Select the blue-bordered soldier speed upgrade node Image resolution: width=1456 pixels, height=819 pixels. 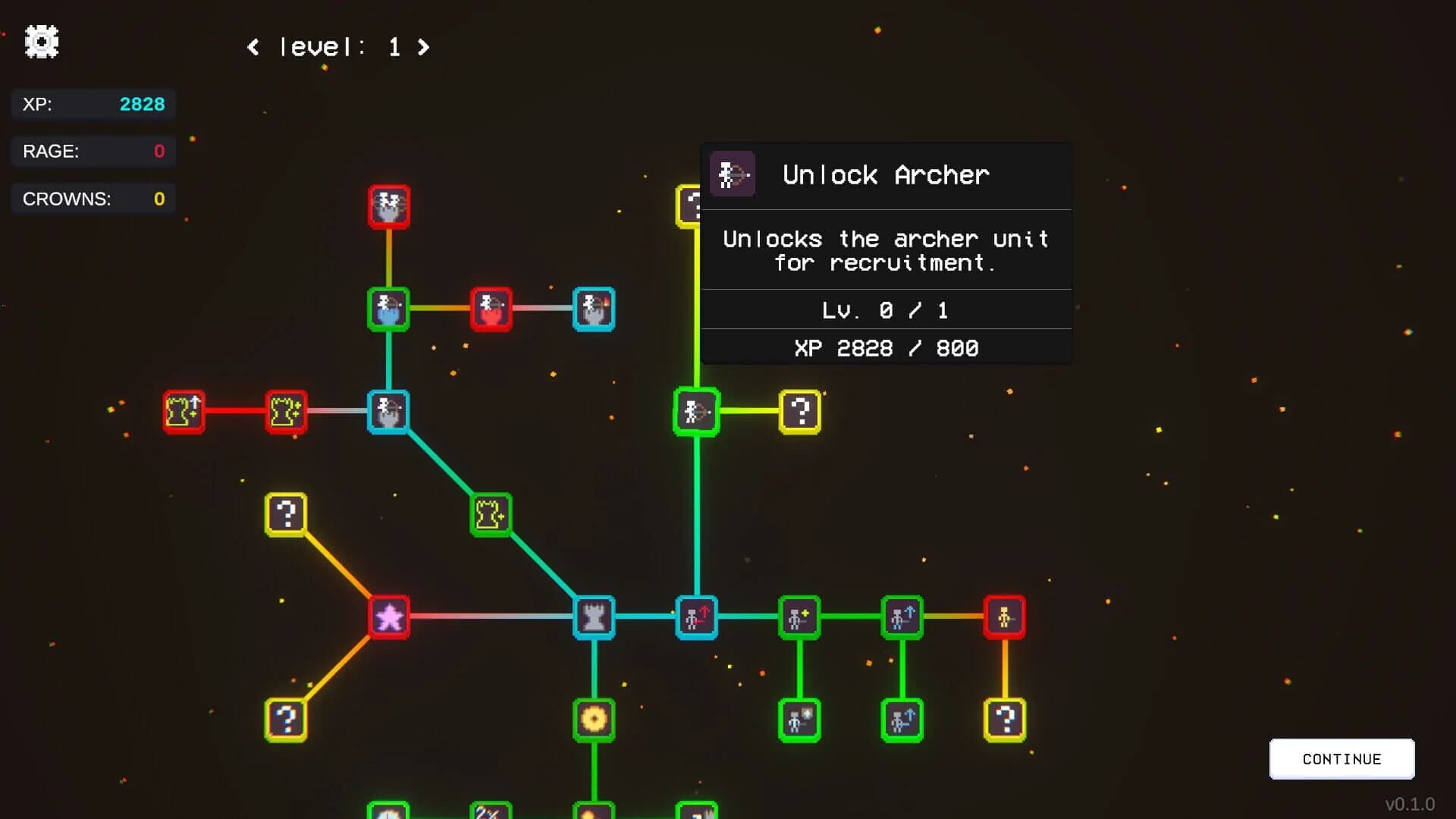[696, 617]
